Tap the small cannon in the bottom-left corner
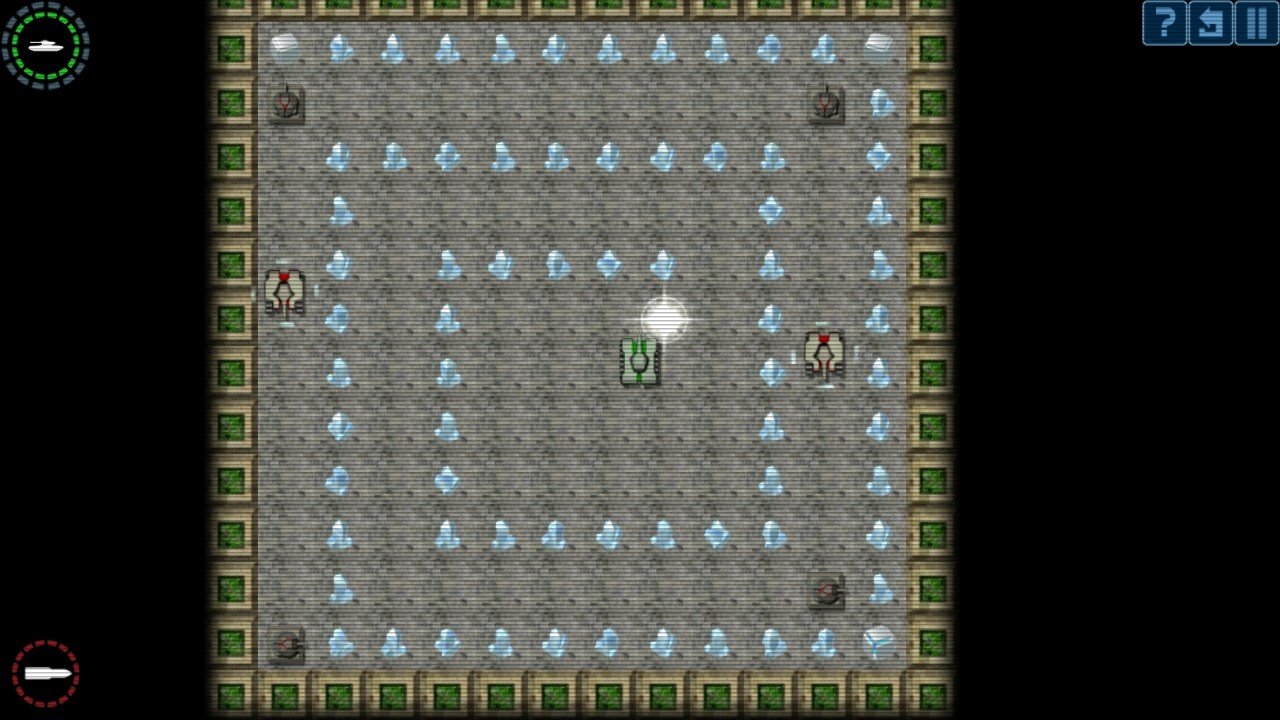 tap(287, 645)
